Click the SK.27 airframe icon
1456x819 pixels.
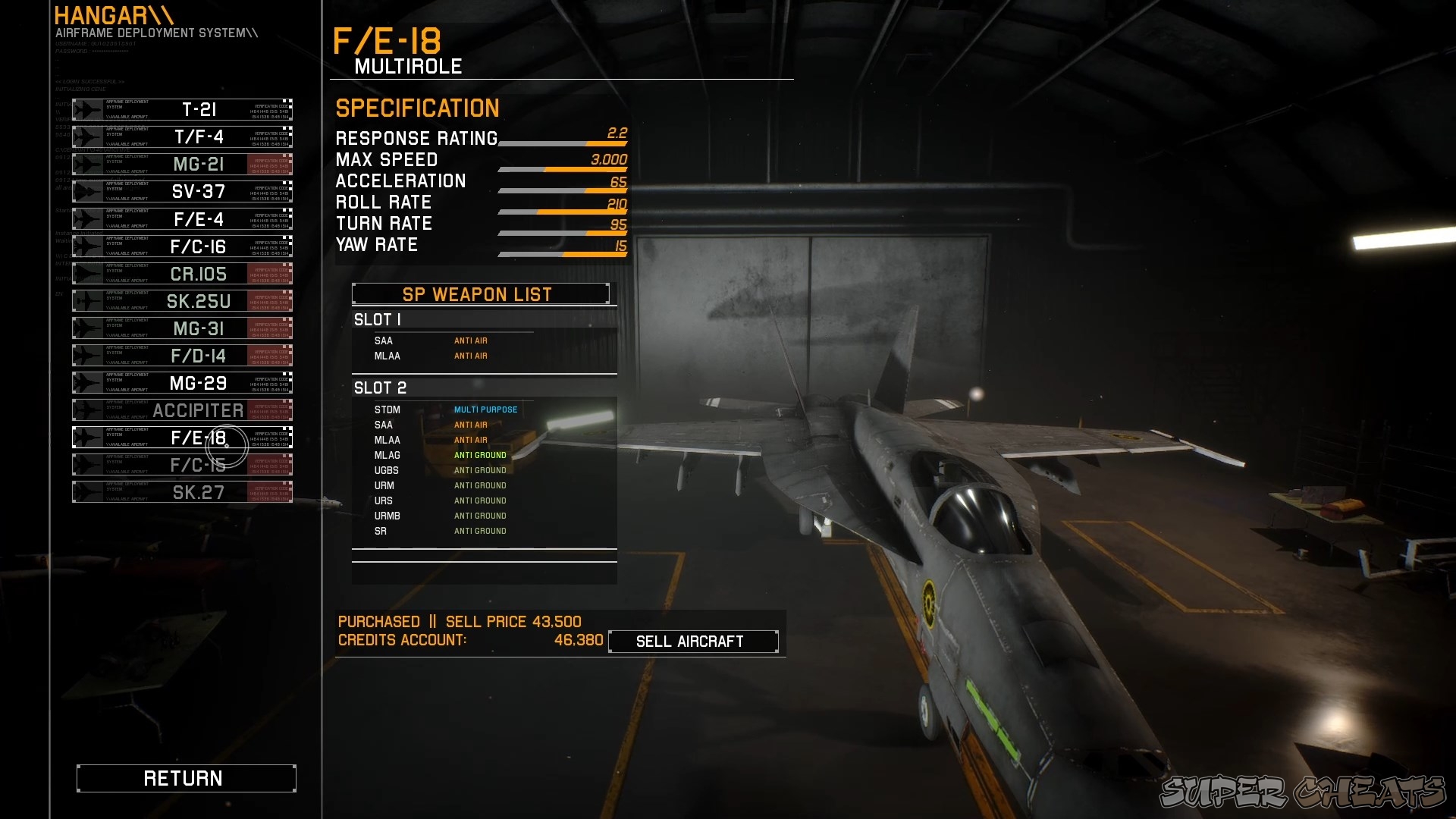[x=86, y=491]
